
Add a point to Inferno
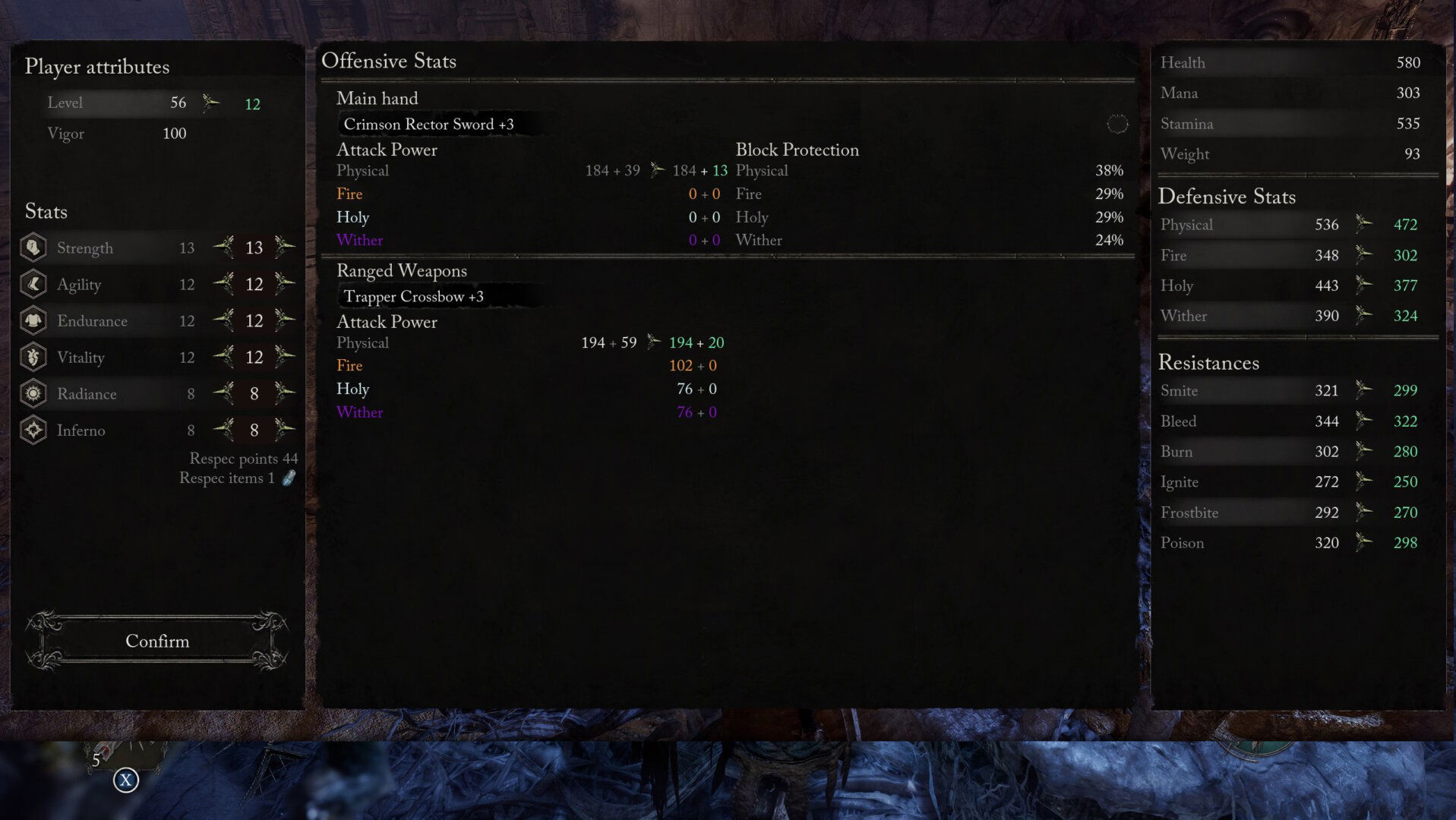coord(285,429)
